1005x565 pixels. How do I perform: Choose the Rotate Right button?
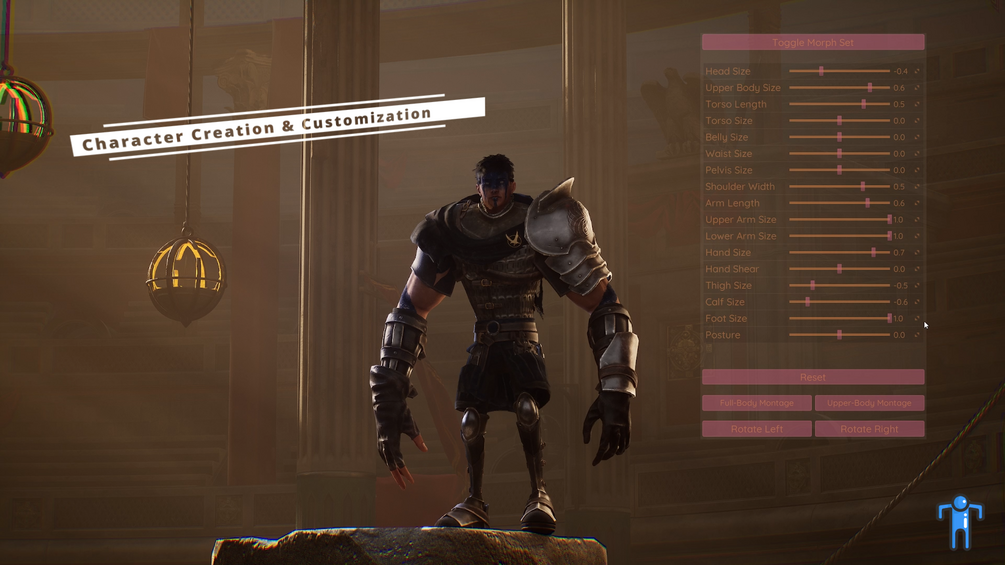point(869,429)
